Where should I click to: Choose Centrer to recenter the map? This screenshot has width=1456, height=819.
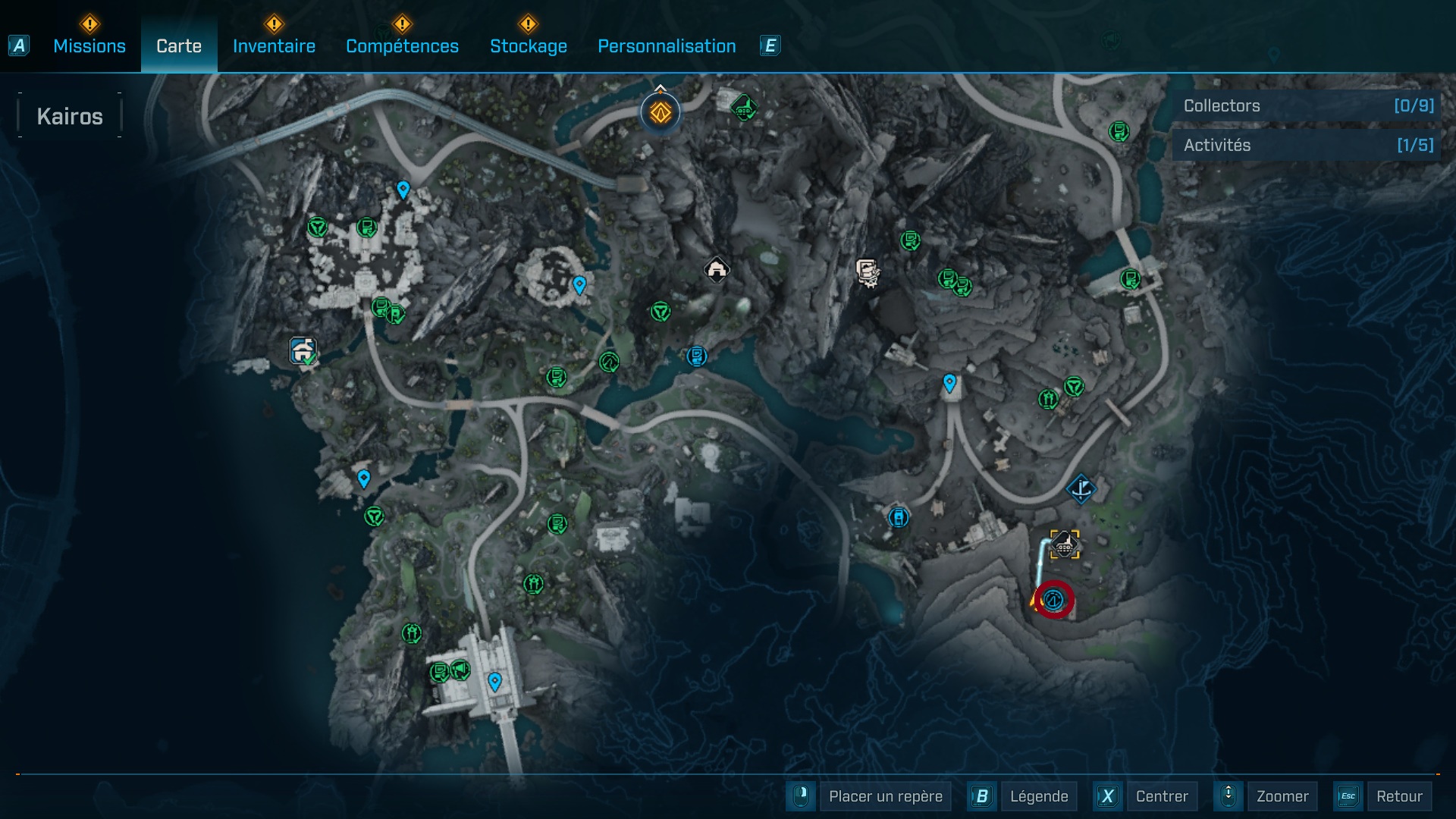coord(1162,796)
